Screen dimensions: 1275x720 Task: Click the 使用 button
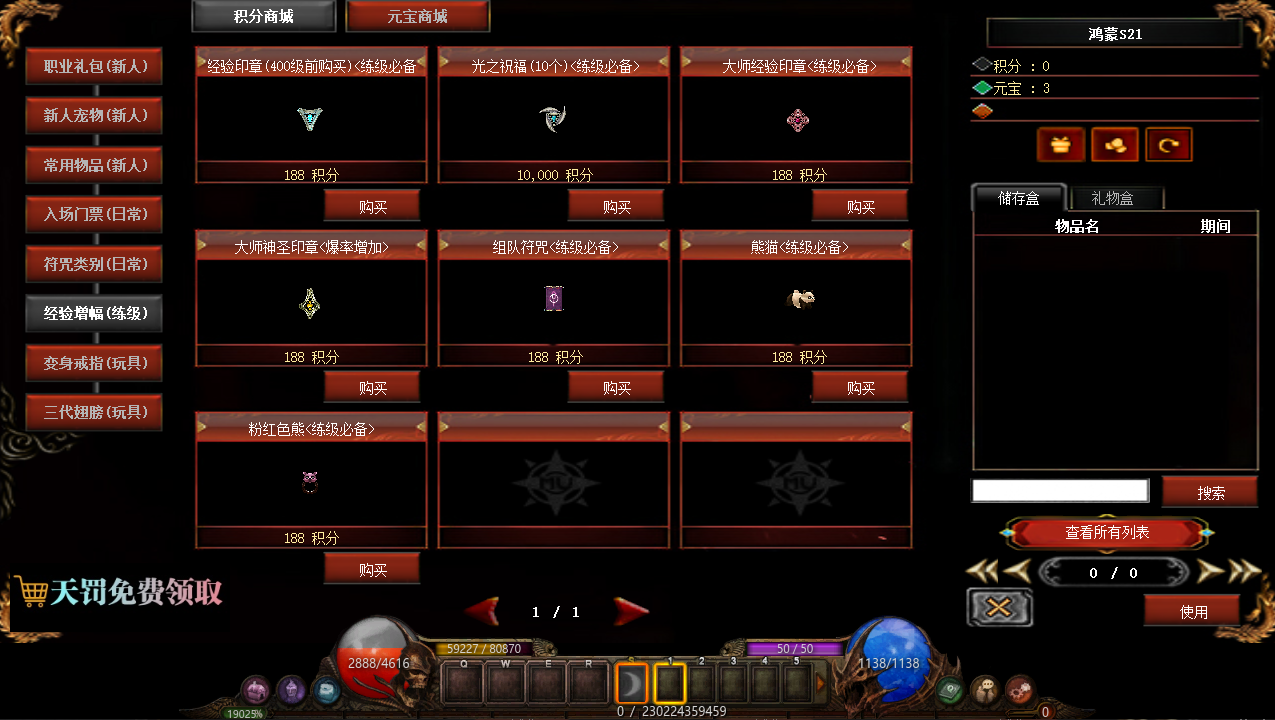point(1193,611)
